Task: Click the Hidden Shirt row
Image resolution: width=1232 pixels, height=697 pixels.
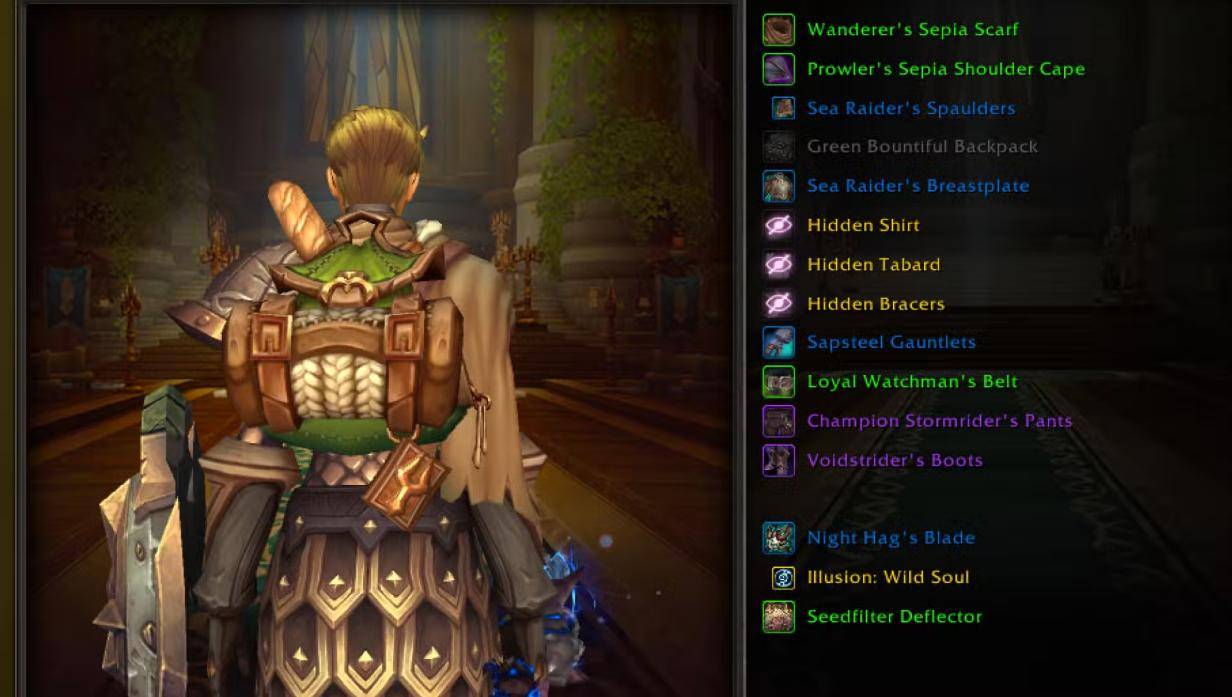Action: click(x=863, y=225)
